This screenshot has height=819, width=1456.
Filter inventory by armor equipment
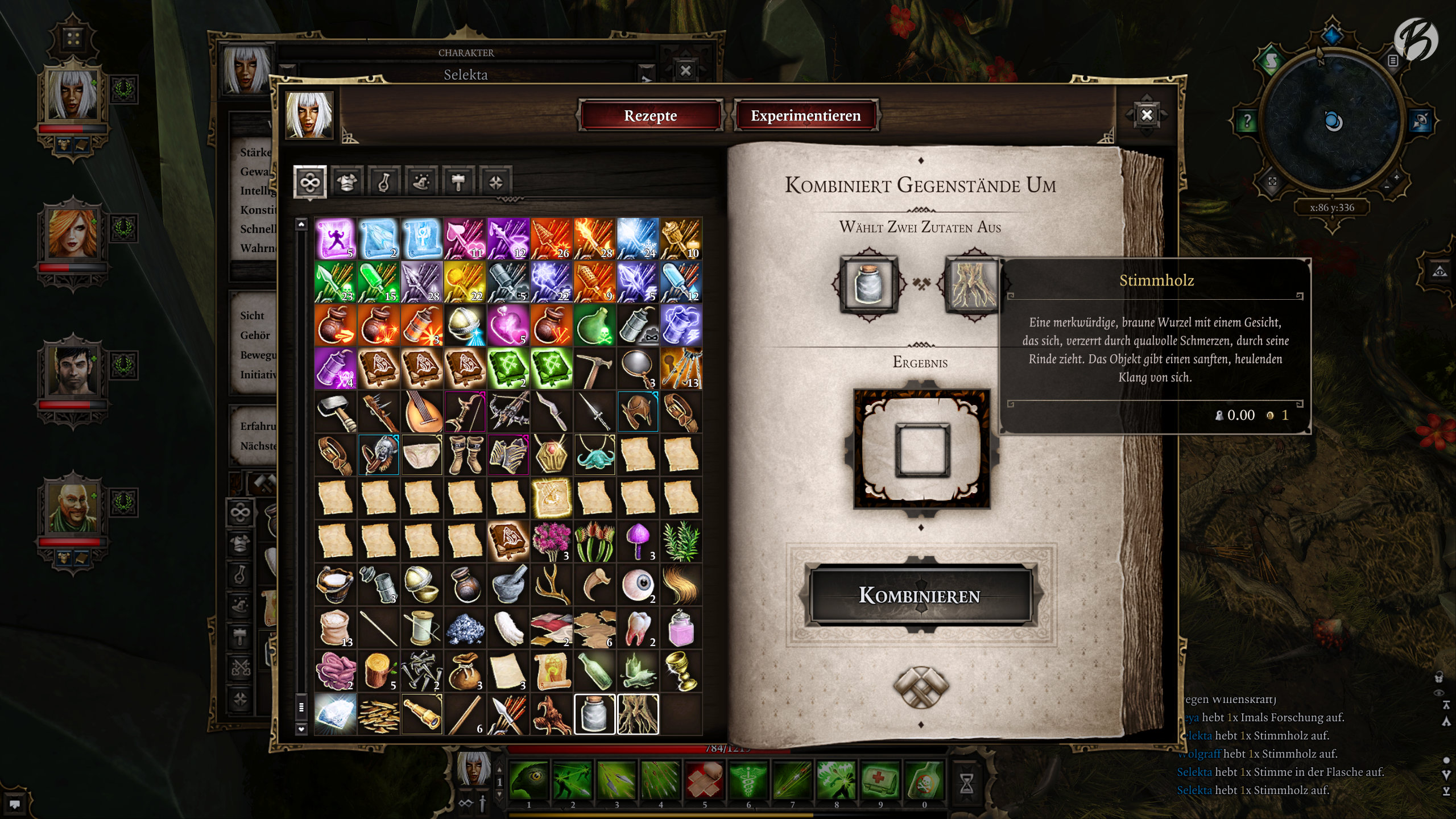click(347, 182)
